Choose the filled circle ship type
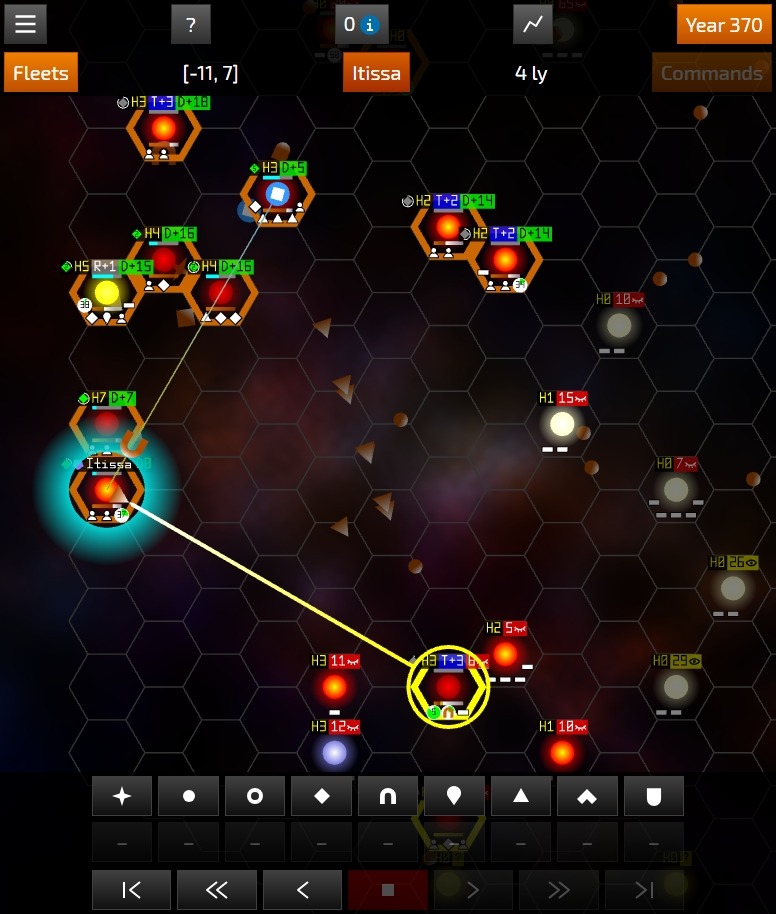Screen dimensions: 776x914 coord(188,796)
